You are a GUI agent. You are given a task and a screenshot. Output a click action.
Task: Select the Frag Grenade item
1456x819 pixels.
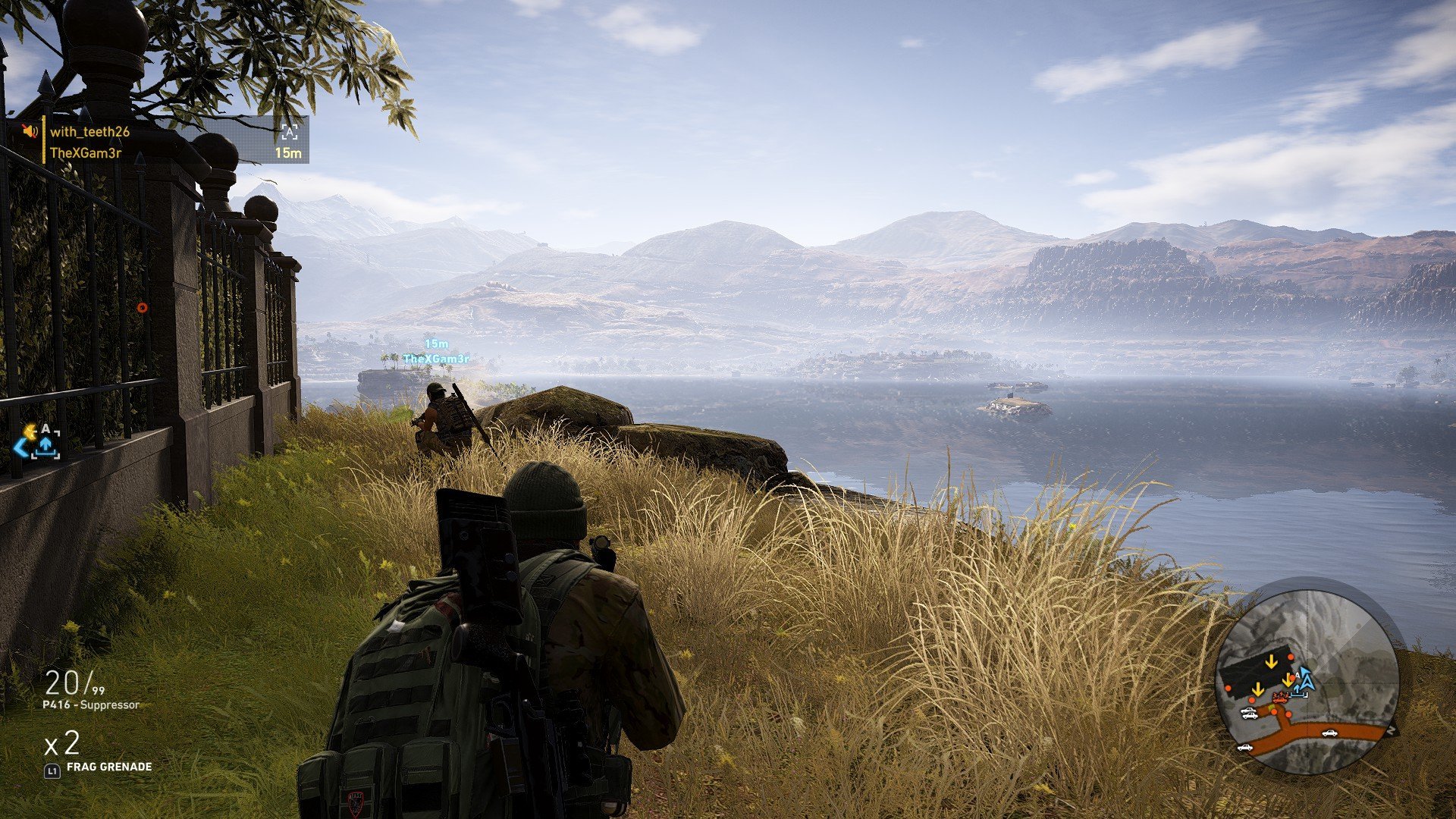point(108,767)
